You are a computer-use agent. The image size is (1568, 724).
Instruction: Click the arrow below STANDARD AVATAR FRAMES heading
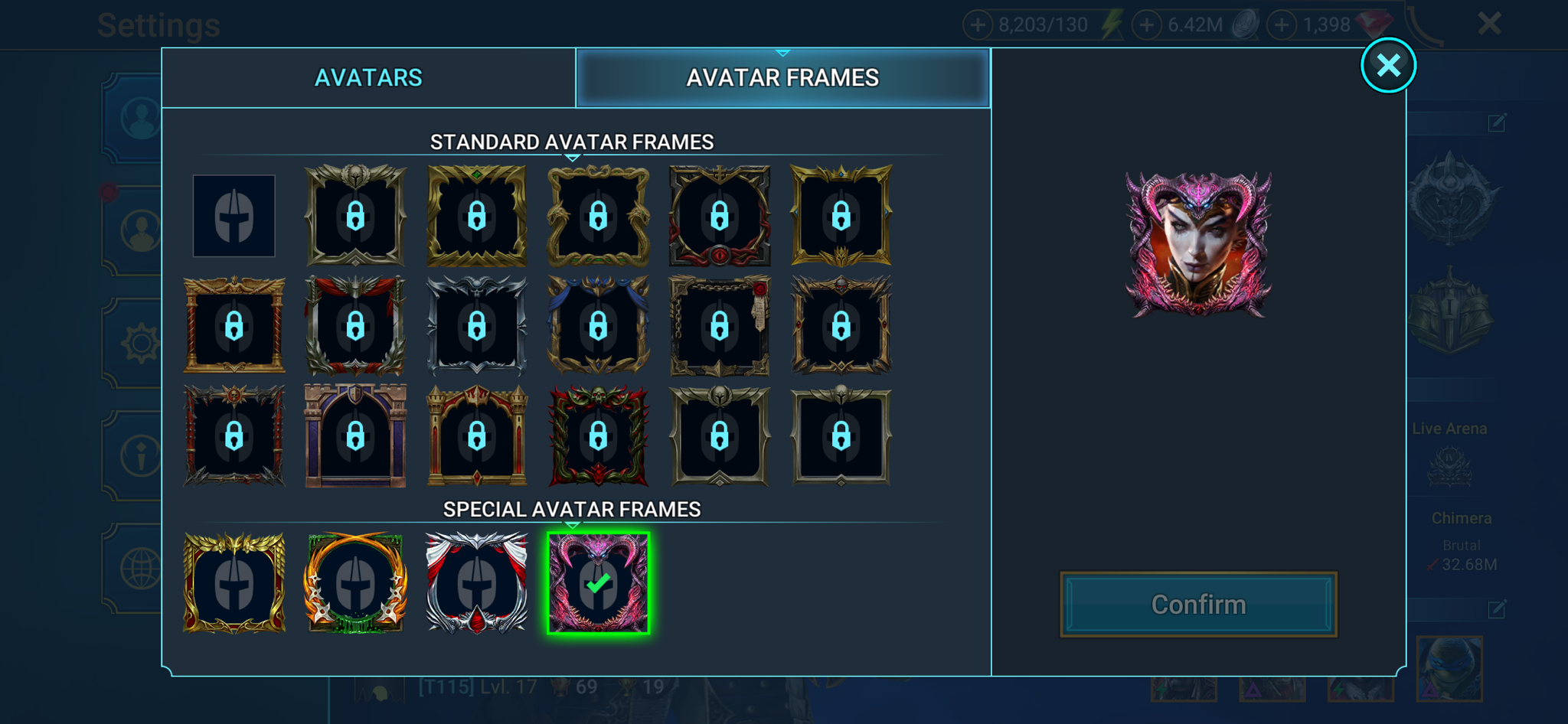(x=571, y=158)
